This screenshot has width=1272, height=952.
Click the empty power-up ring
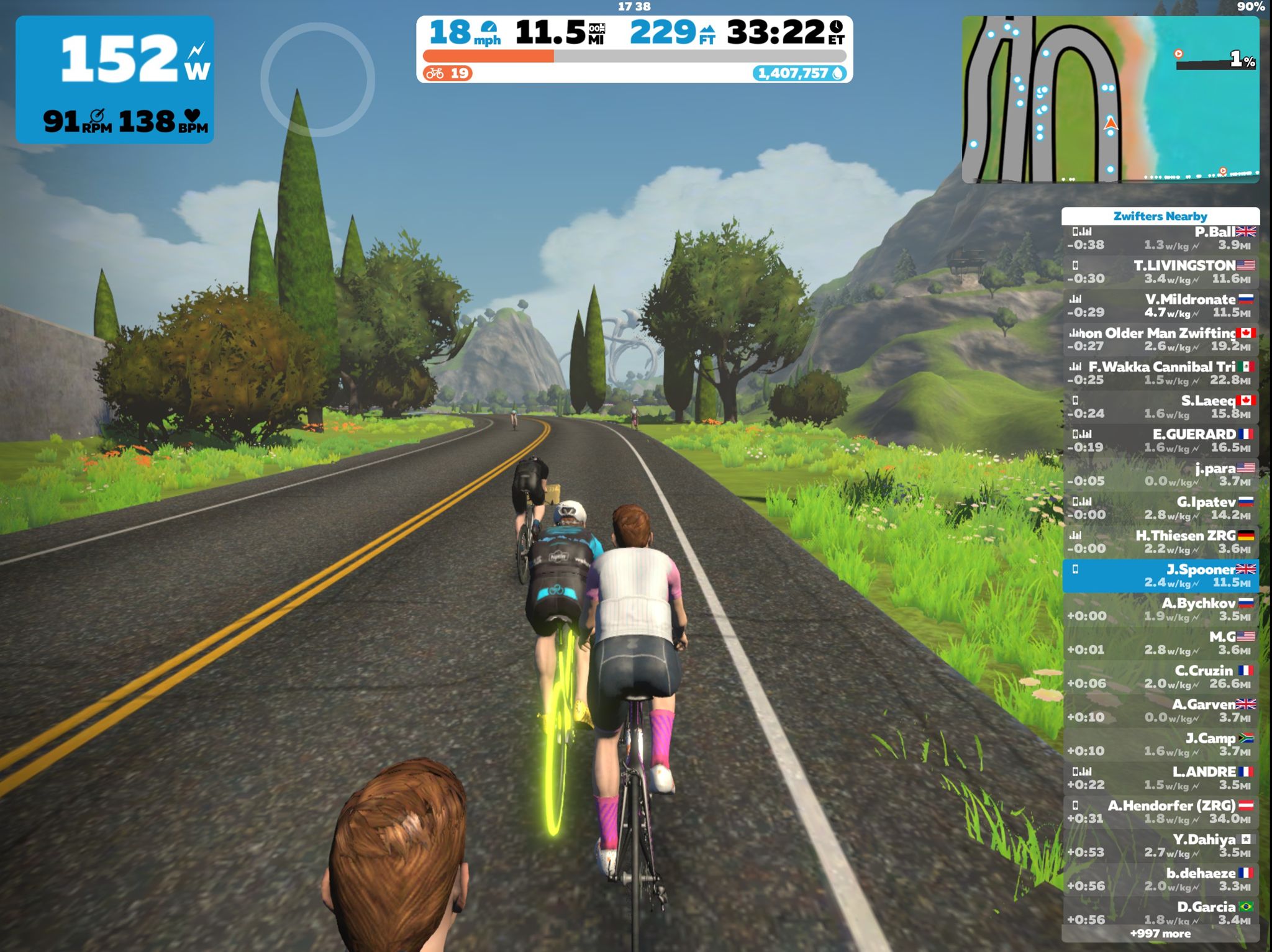317,79
